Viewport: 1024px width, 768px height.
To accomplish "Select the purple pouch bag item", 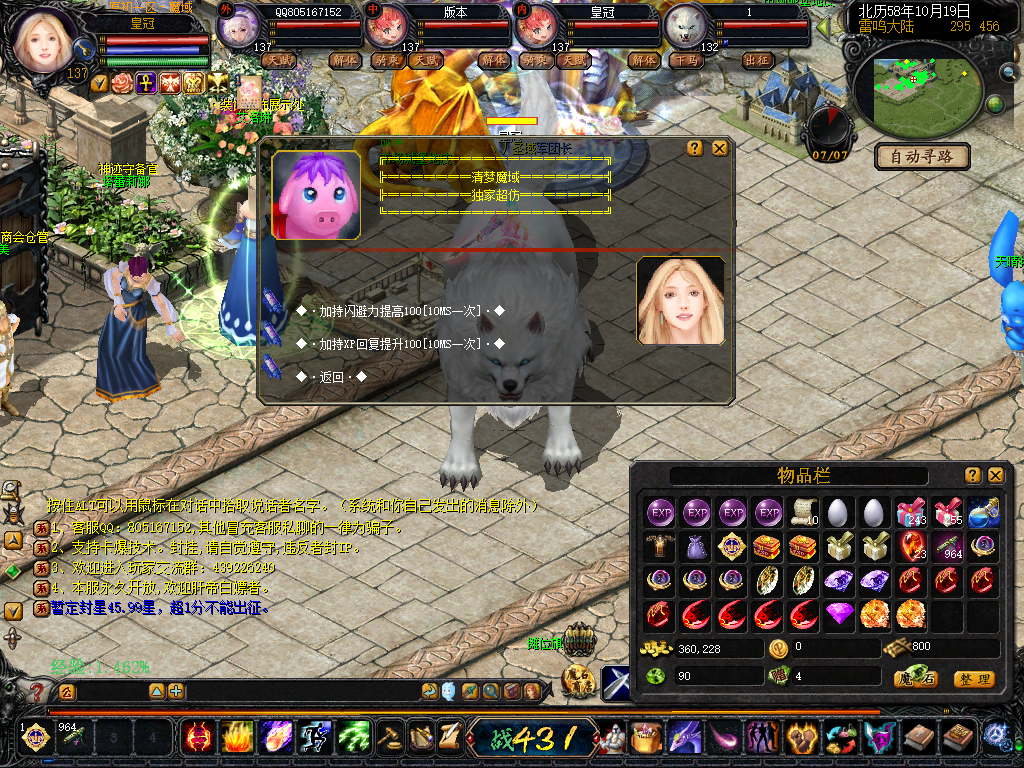I will coord(696,547).
